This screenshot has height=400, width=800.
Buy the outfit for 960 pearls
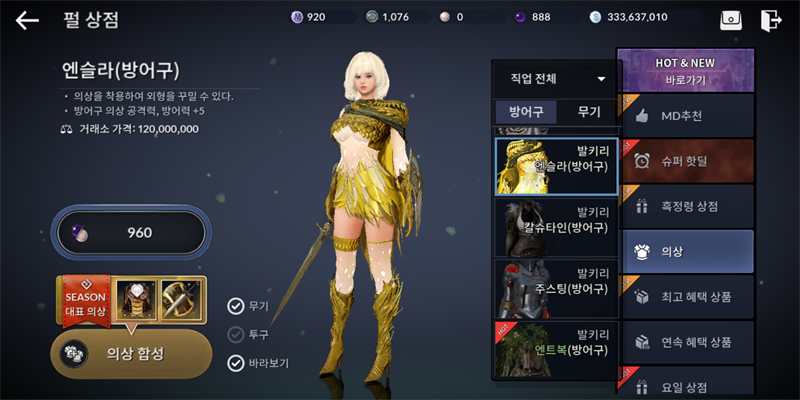(131, 233)
